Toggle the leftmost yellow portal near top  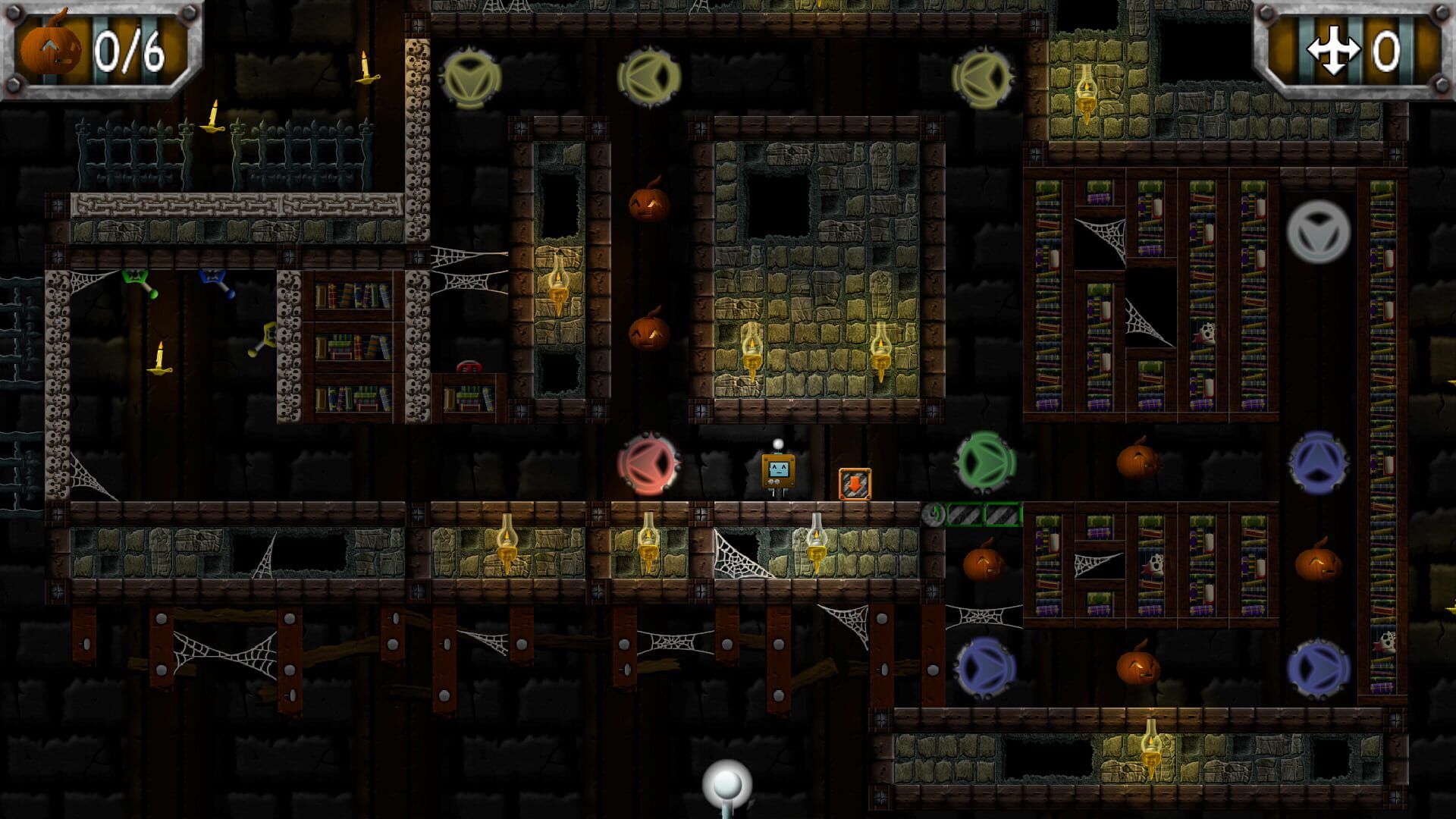pos(470,78)
